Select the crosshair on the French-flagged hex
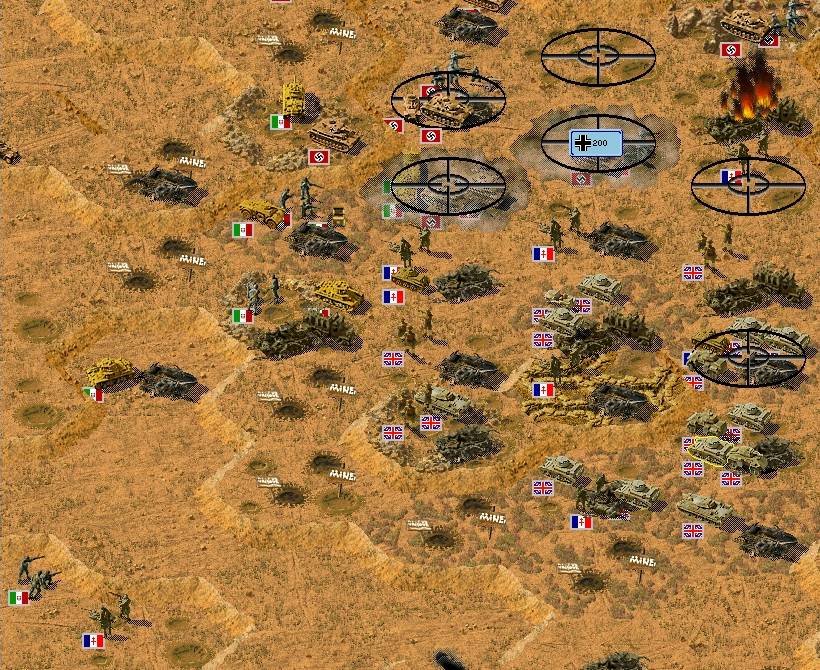820x670 pixels. (748, 184)
